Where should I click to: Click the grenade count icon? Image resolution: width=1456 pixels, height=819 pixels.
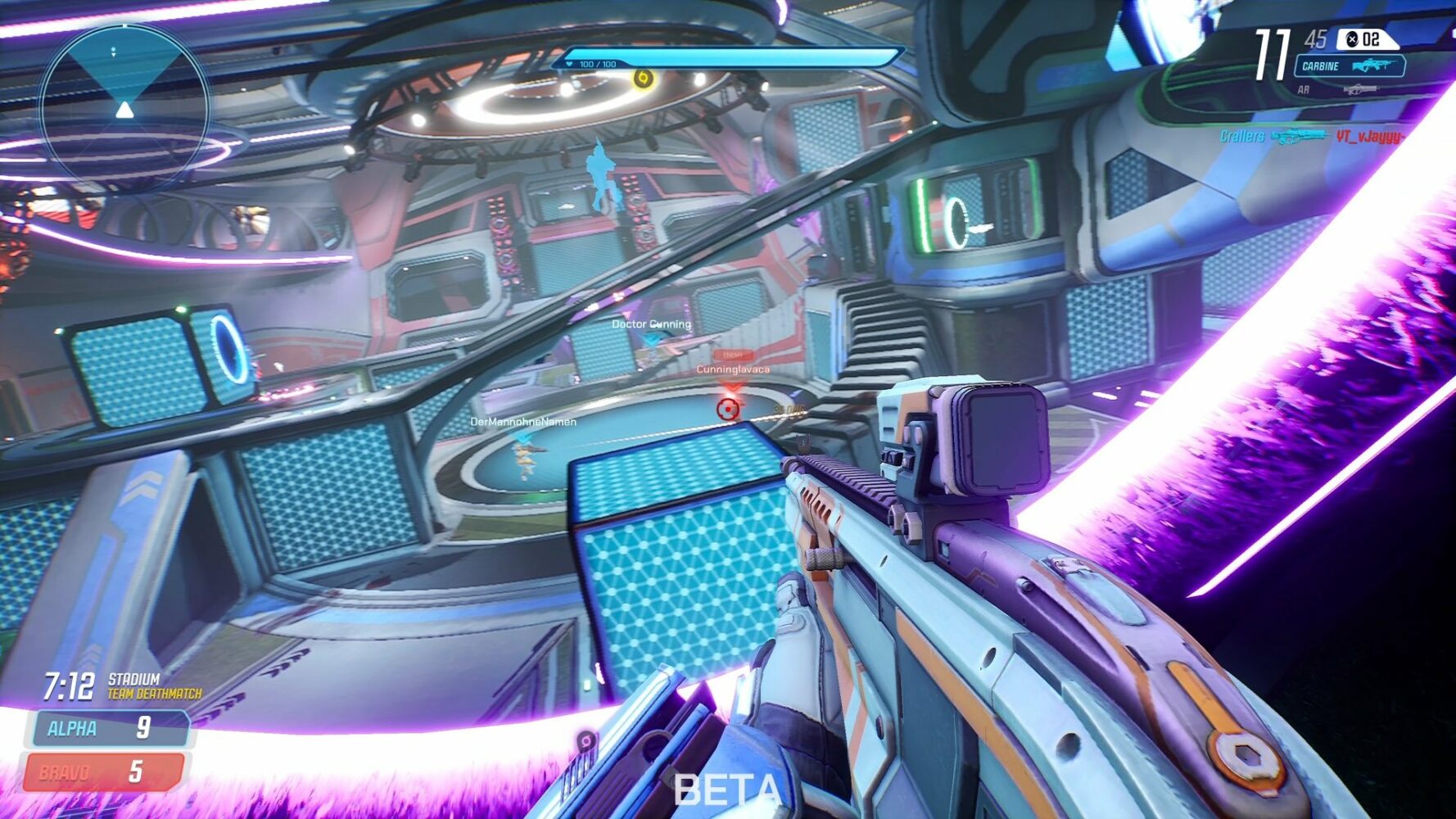[1354, 39]
